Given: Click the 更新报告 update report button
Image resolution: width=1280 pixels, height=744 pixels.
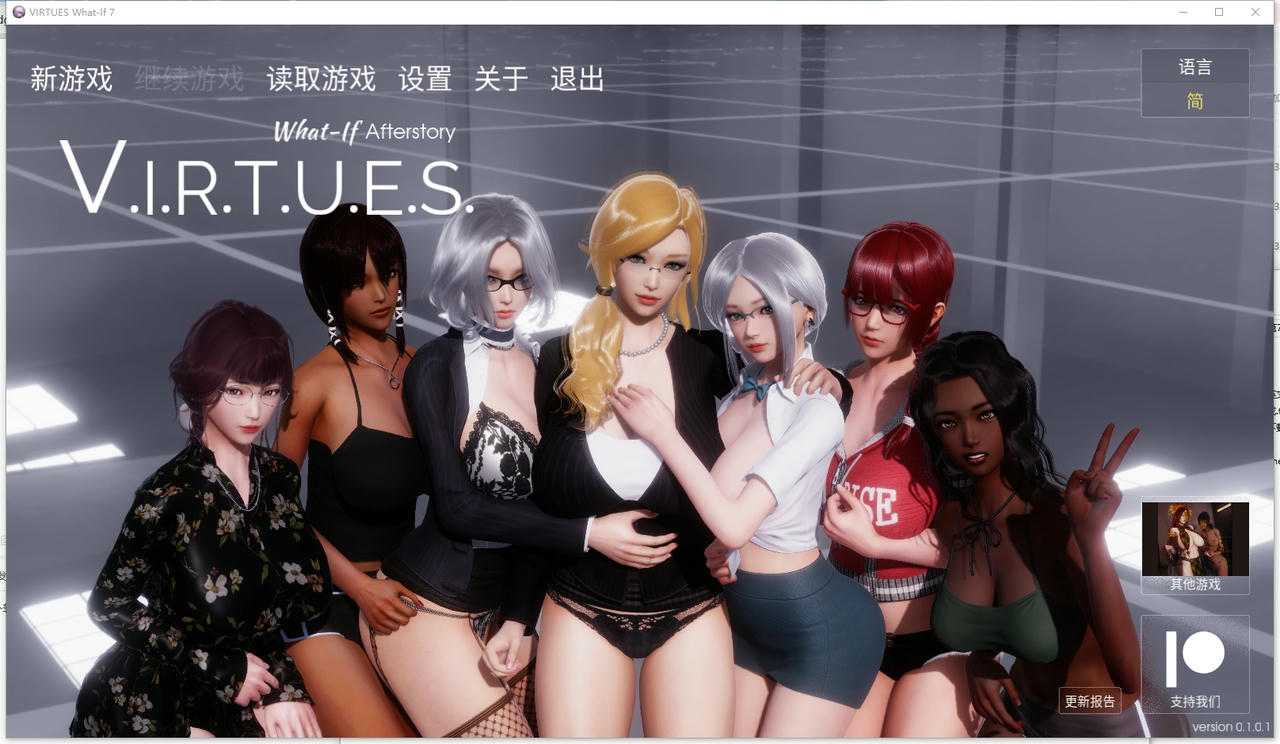Looking at the screenshot, I should [x=1090, y=701].
